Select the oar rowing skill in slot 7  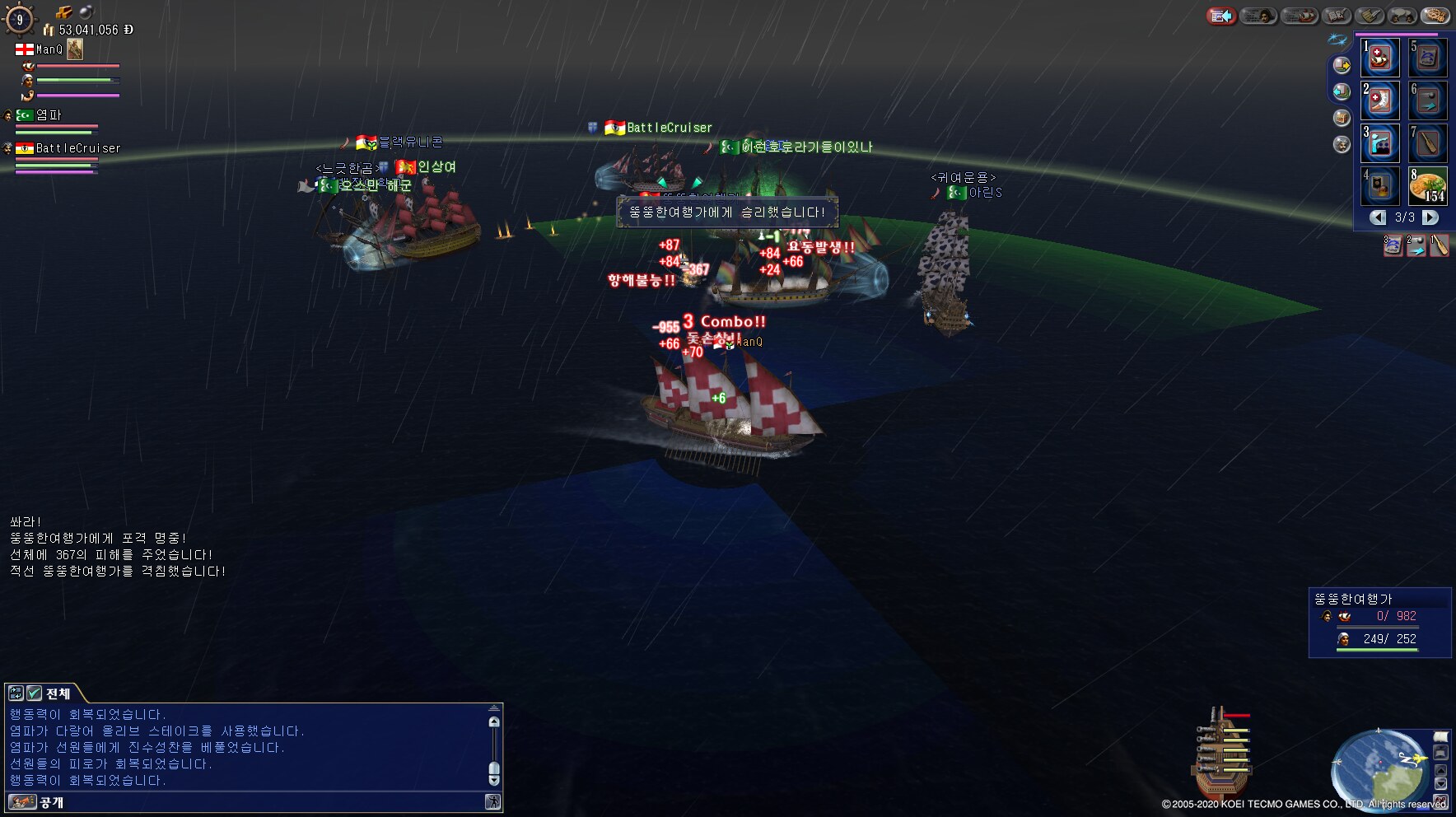coord(1428,143)
